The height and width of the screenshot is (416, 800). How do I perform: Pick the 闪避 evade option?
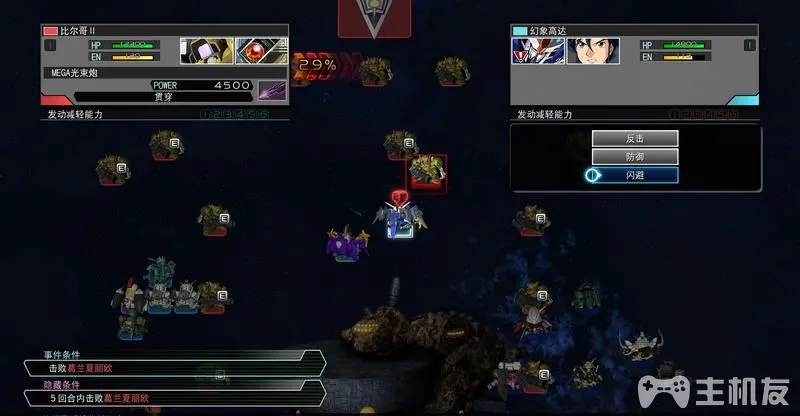click(634, 175)
